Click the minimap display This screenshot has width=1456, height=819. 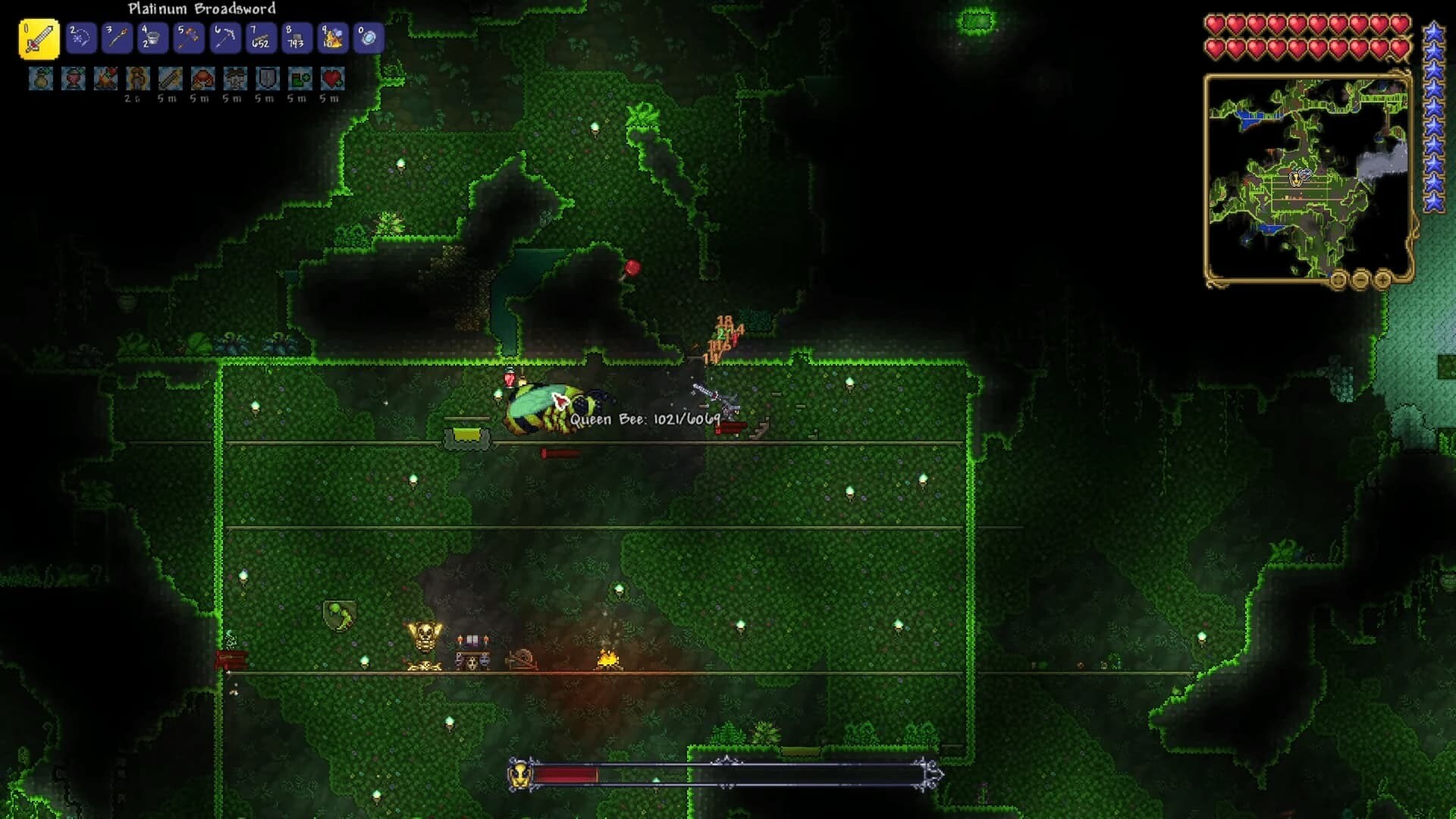click(x=1307, y=178)
